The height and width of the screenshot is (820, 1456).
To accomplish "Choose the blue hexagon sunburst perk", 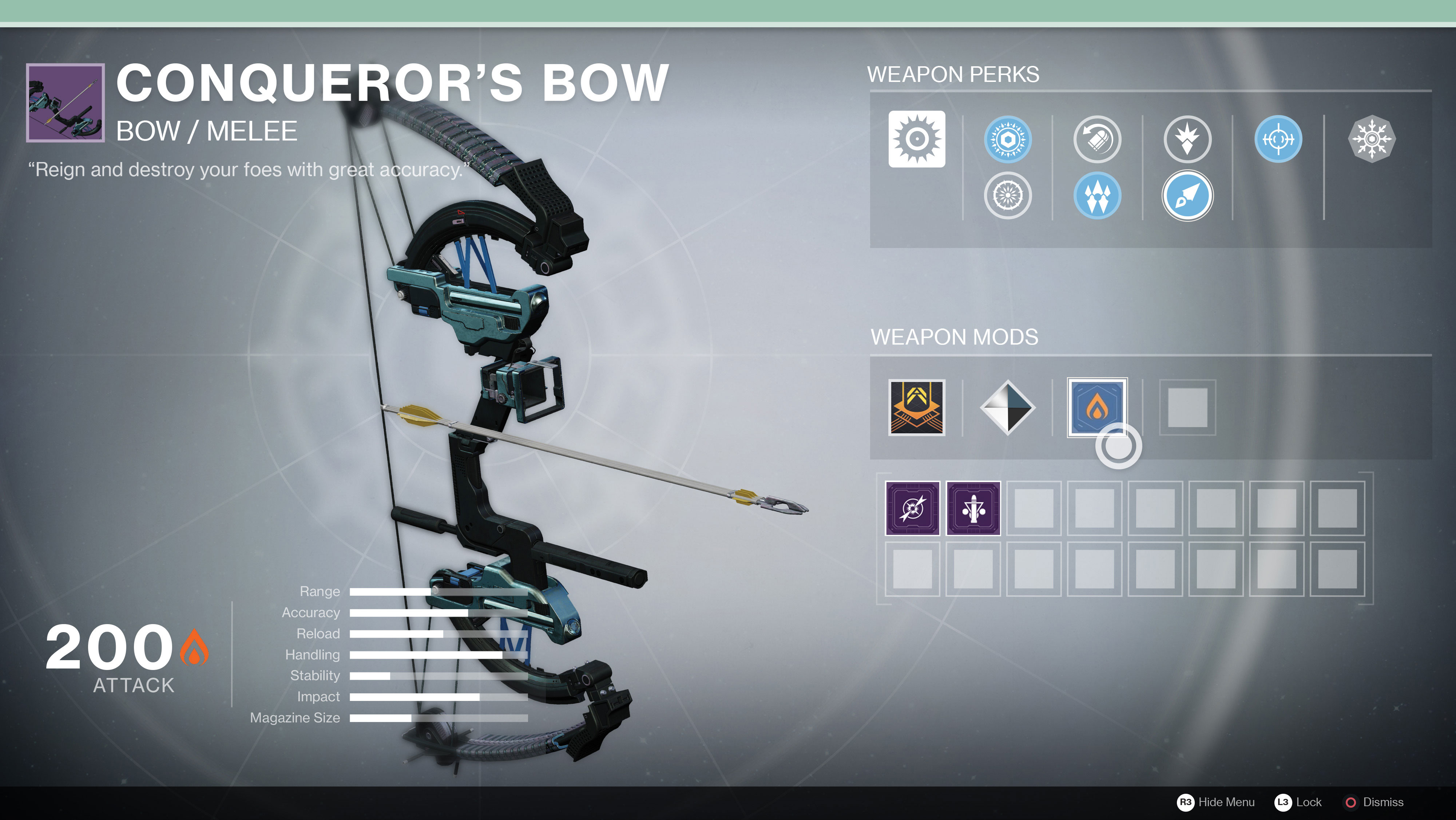I will point(1007,139).
